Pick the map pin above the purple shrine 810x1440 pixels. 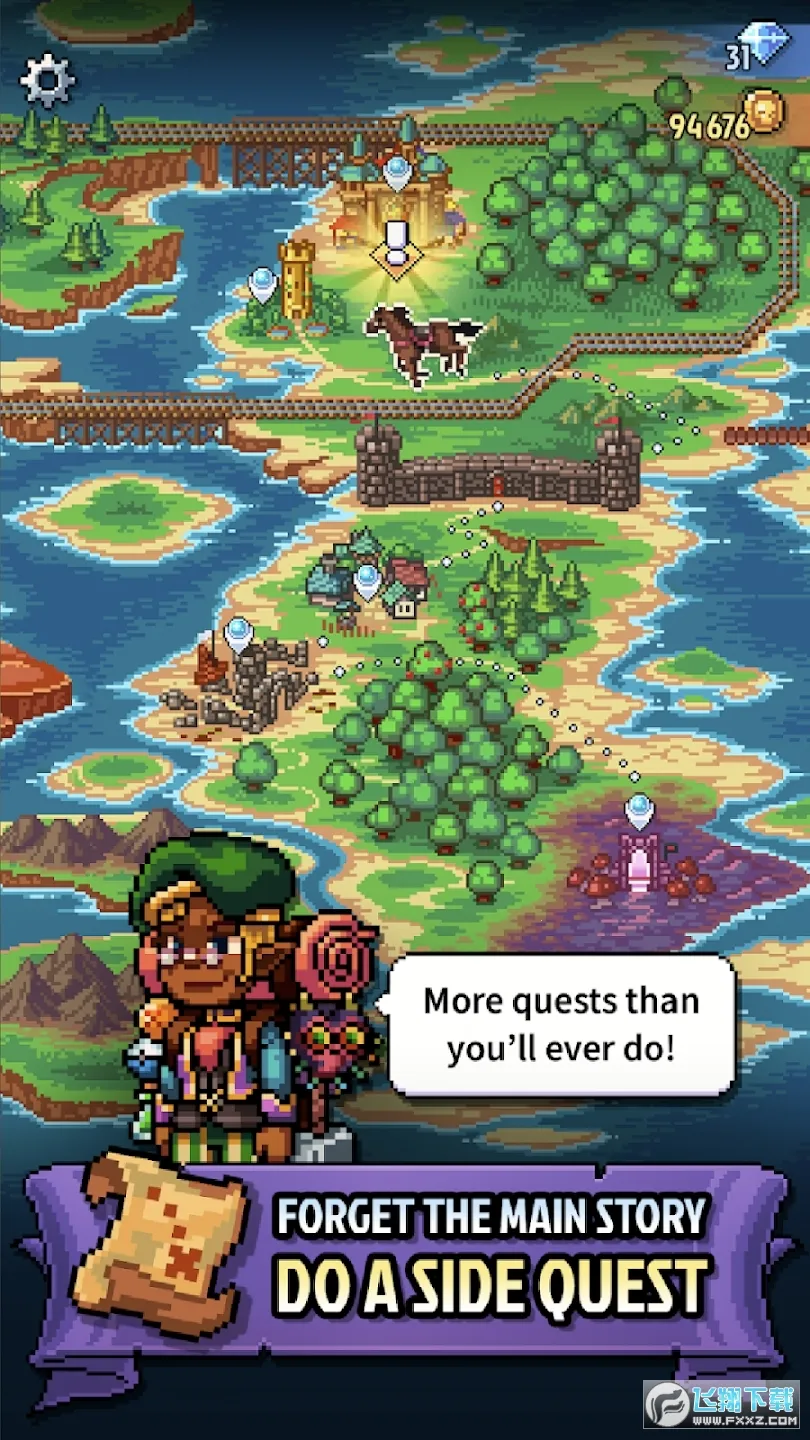[638, 809]
